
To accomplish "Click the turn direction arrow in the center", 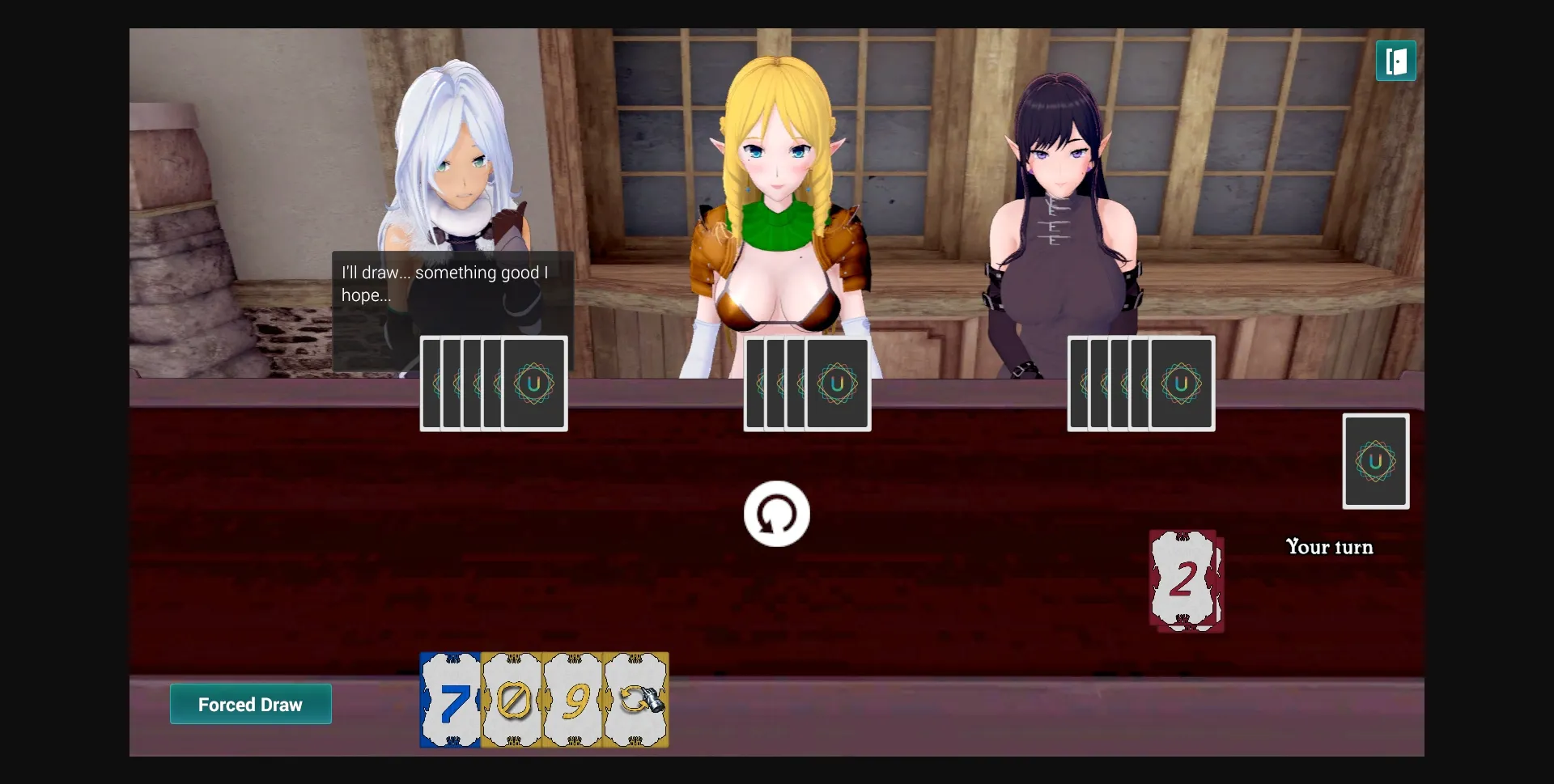I will coord(776,513).
